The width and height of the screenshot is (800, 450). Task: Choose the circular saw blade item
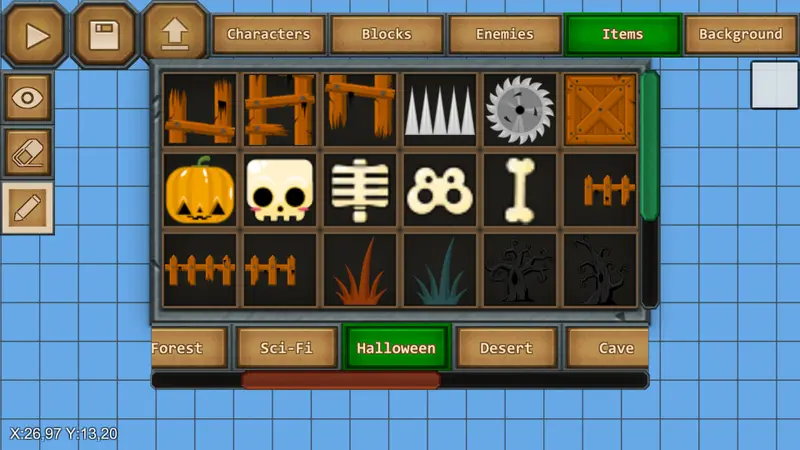[520, 110]
